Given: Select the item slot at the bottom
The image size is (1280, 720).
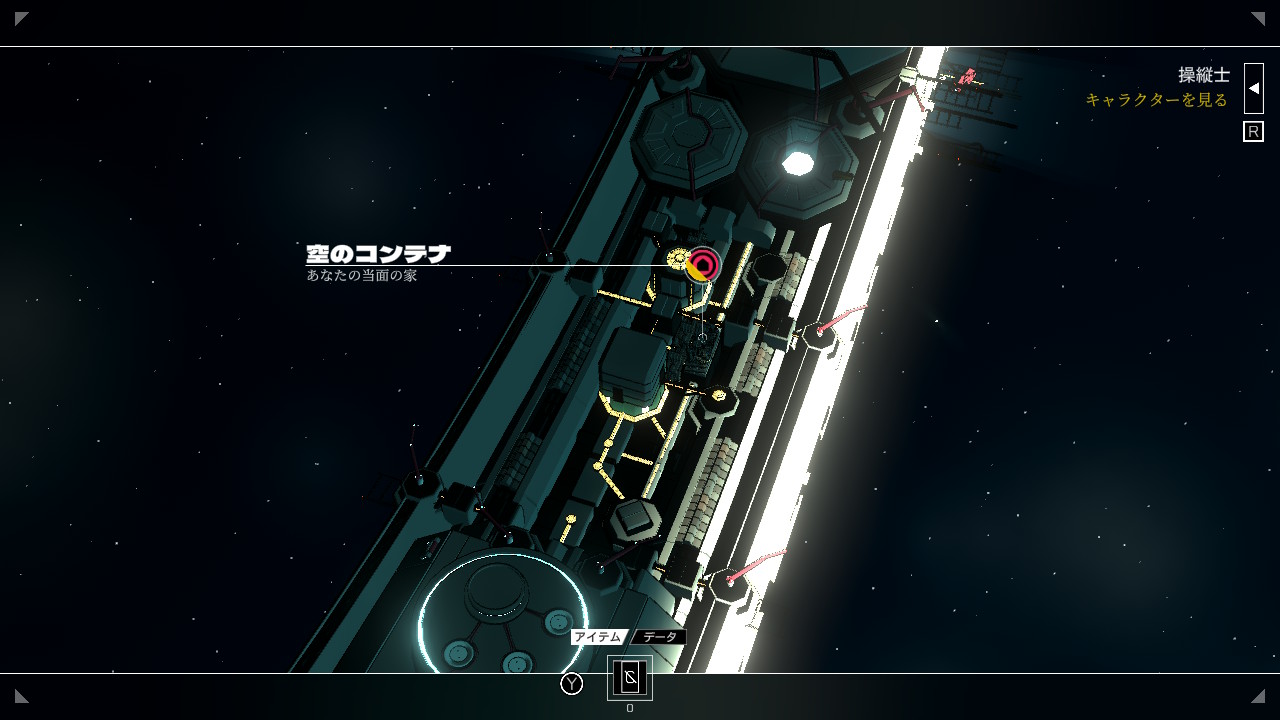Looking at the screenshot, I should point(630,678).
